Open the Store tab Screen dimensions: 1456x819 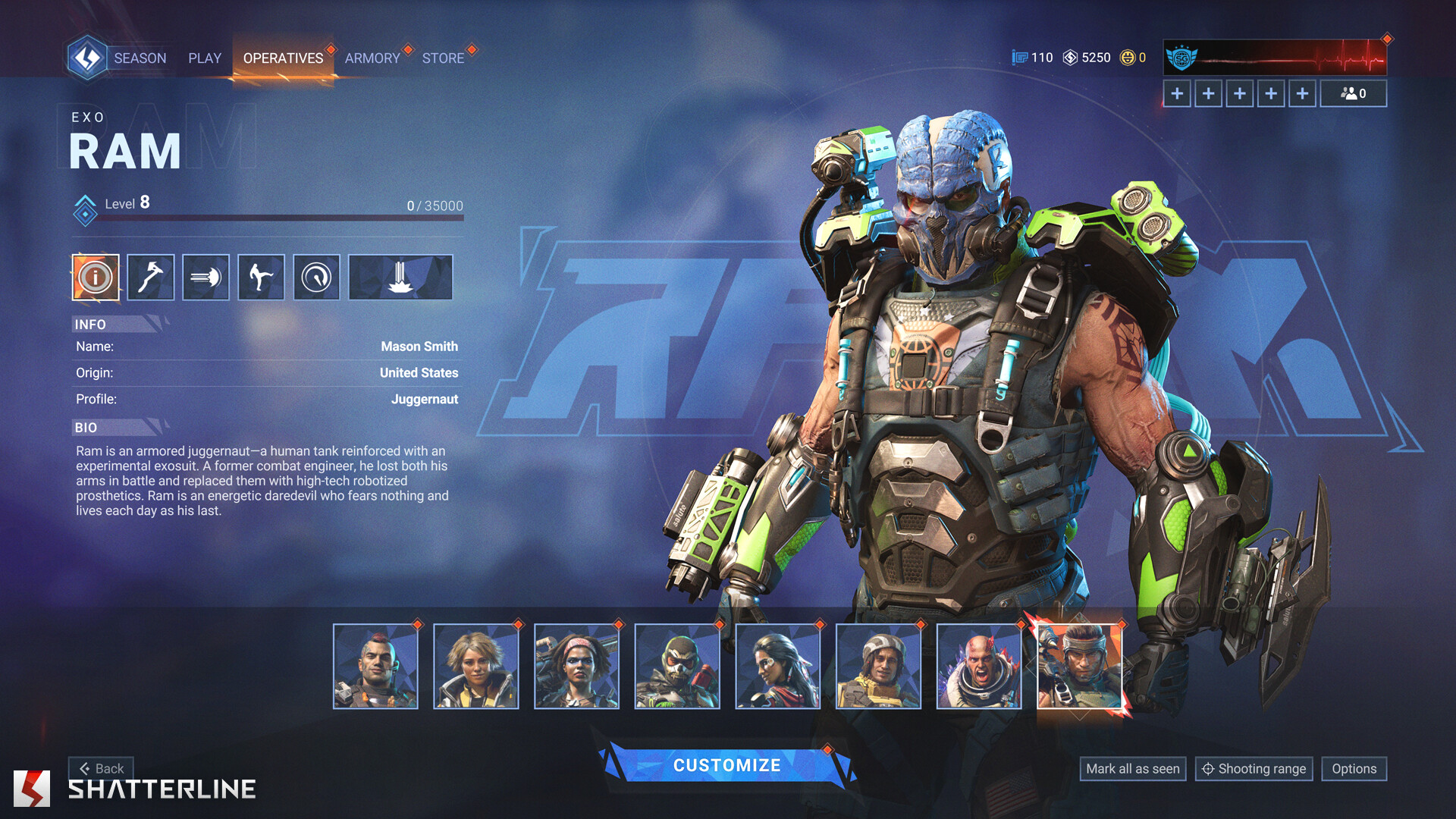click(443, 58)
